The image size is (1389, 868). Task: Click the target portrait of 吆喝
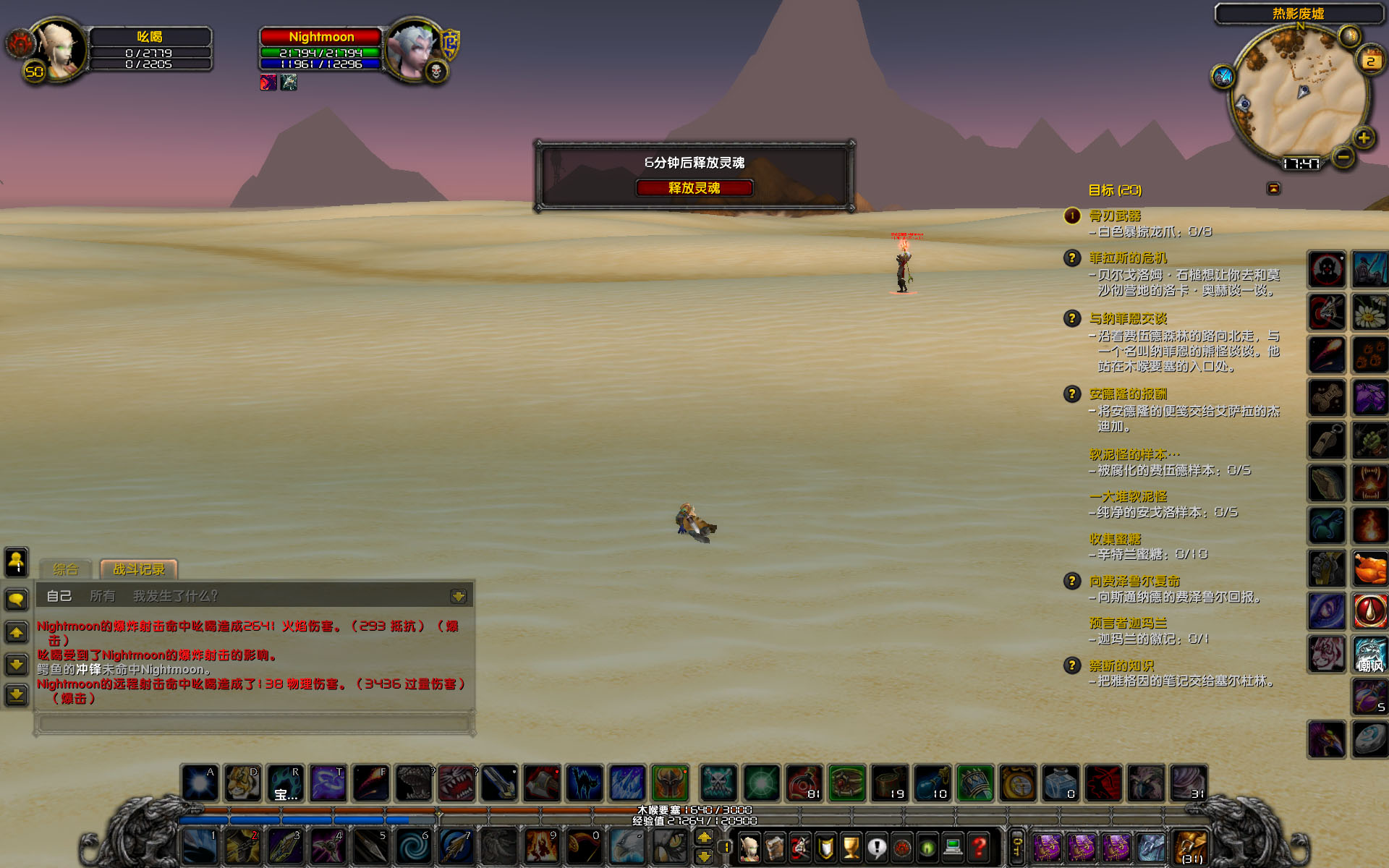coord(59,49)
